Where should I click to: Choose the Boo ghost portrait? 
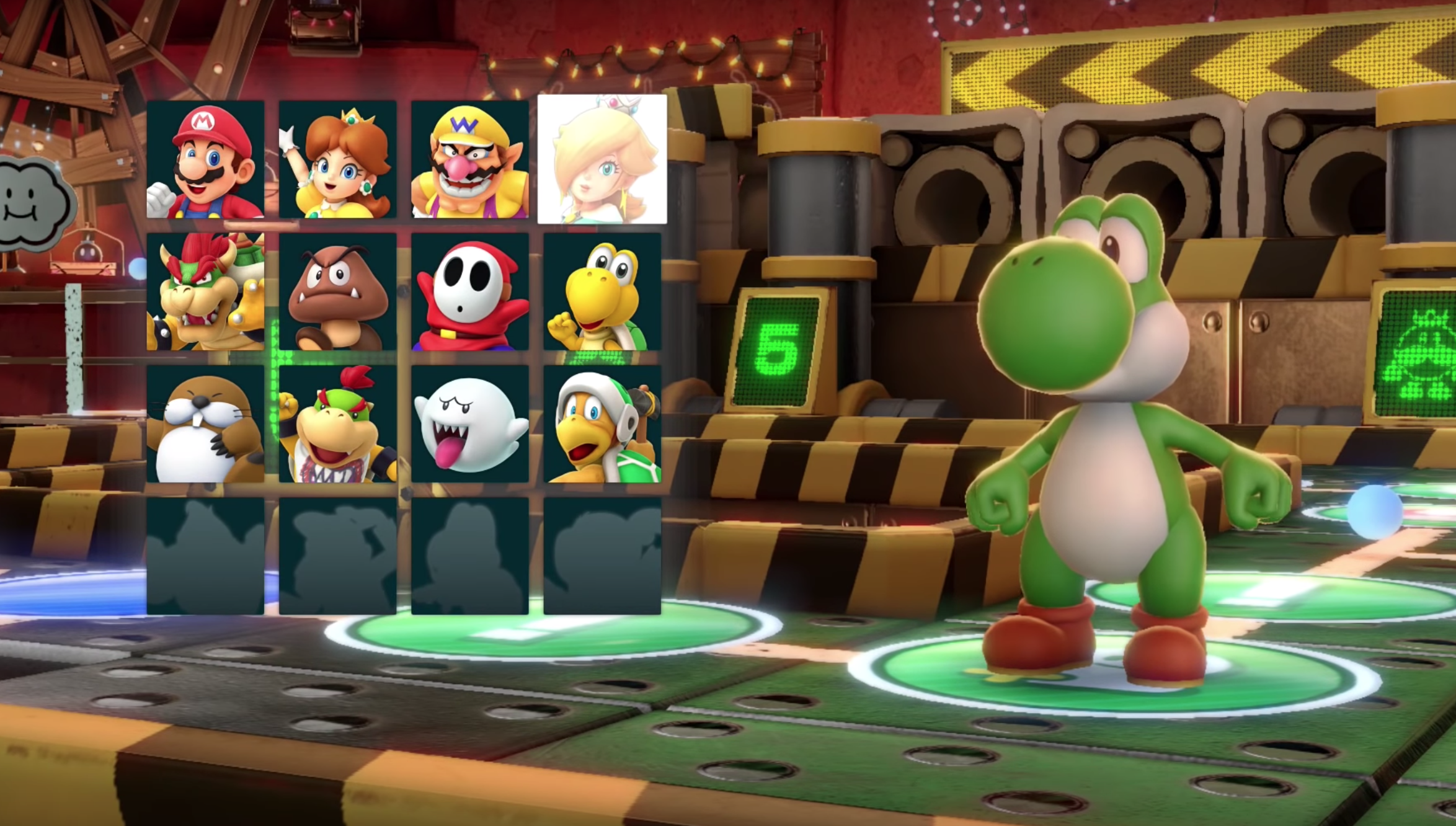469,424
